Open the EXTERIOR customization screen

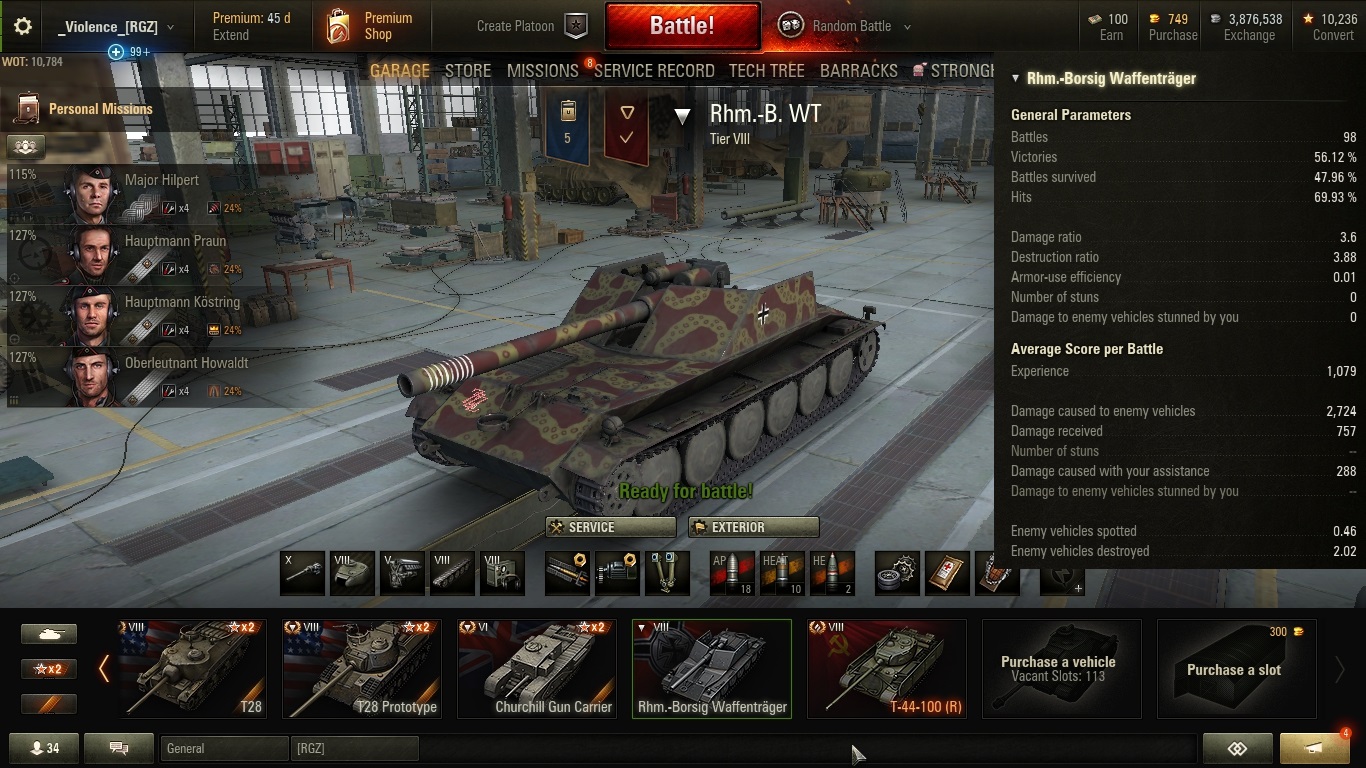click(753, 527)
